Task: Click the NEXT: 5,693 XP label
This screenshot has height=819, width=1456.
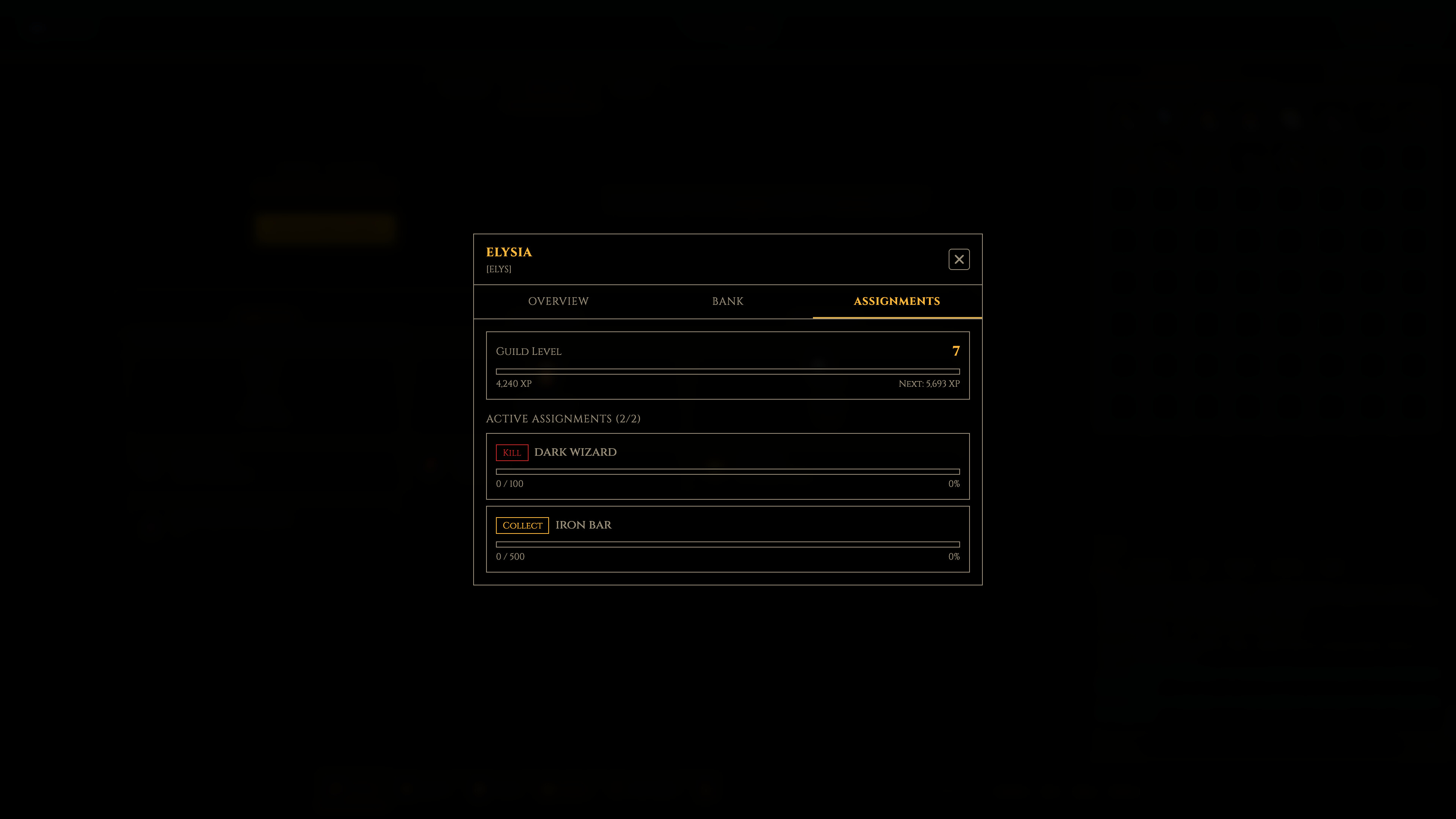Action: click(929, 383)
